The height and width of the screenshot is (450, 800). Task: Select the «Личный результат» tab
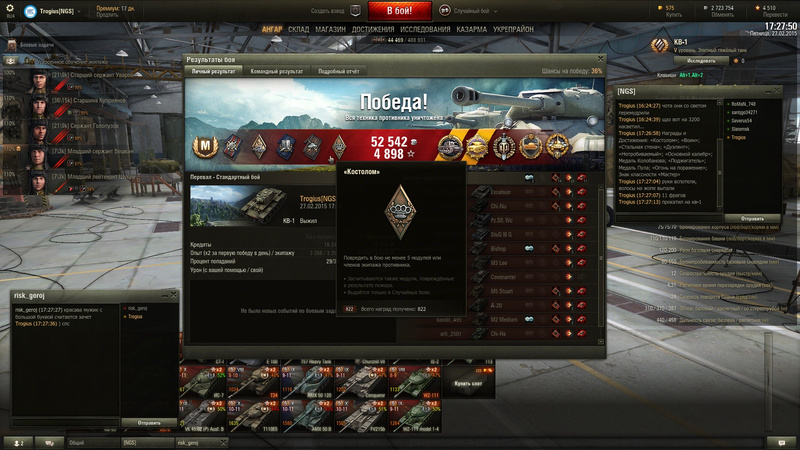pyautogui.click(x=214, y=72)
